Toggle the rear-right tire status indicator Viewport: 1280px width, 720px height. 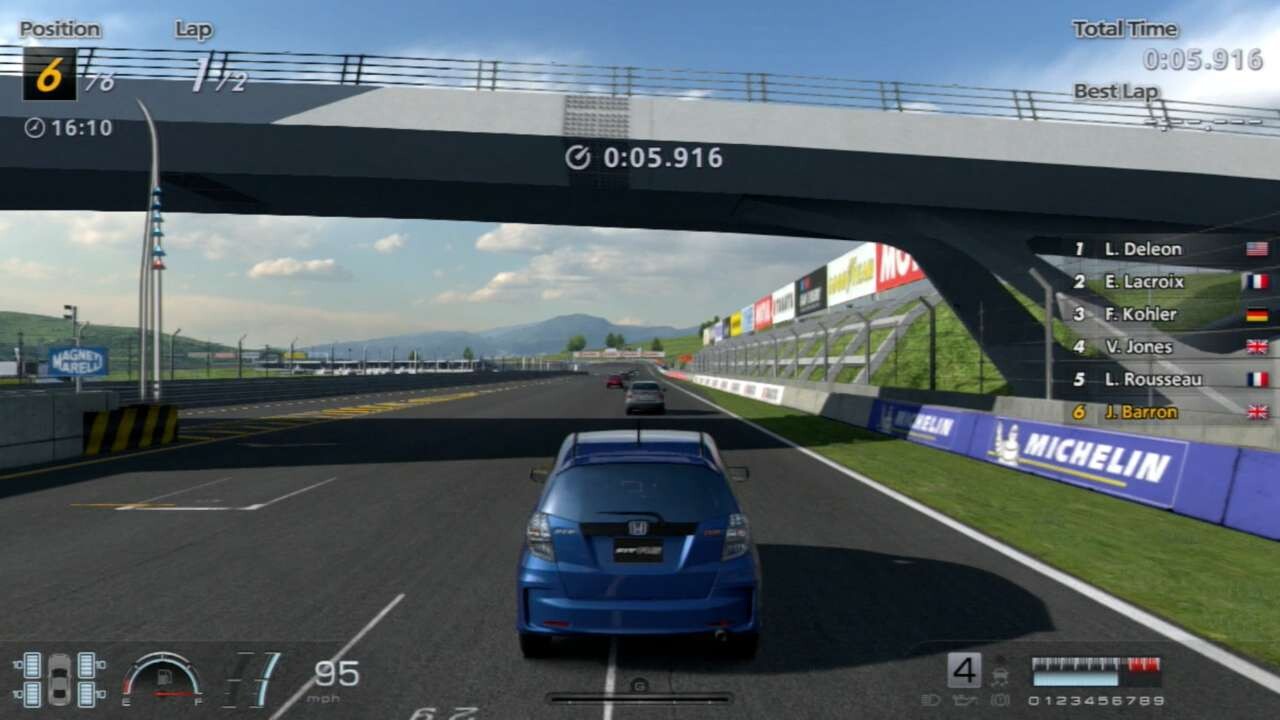87,693
